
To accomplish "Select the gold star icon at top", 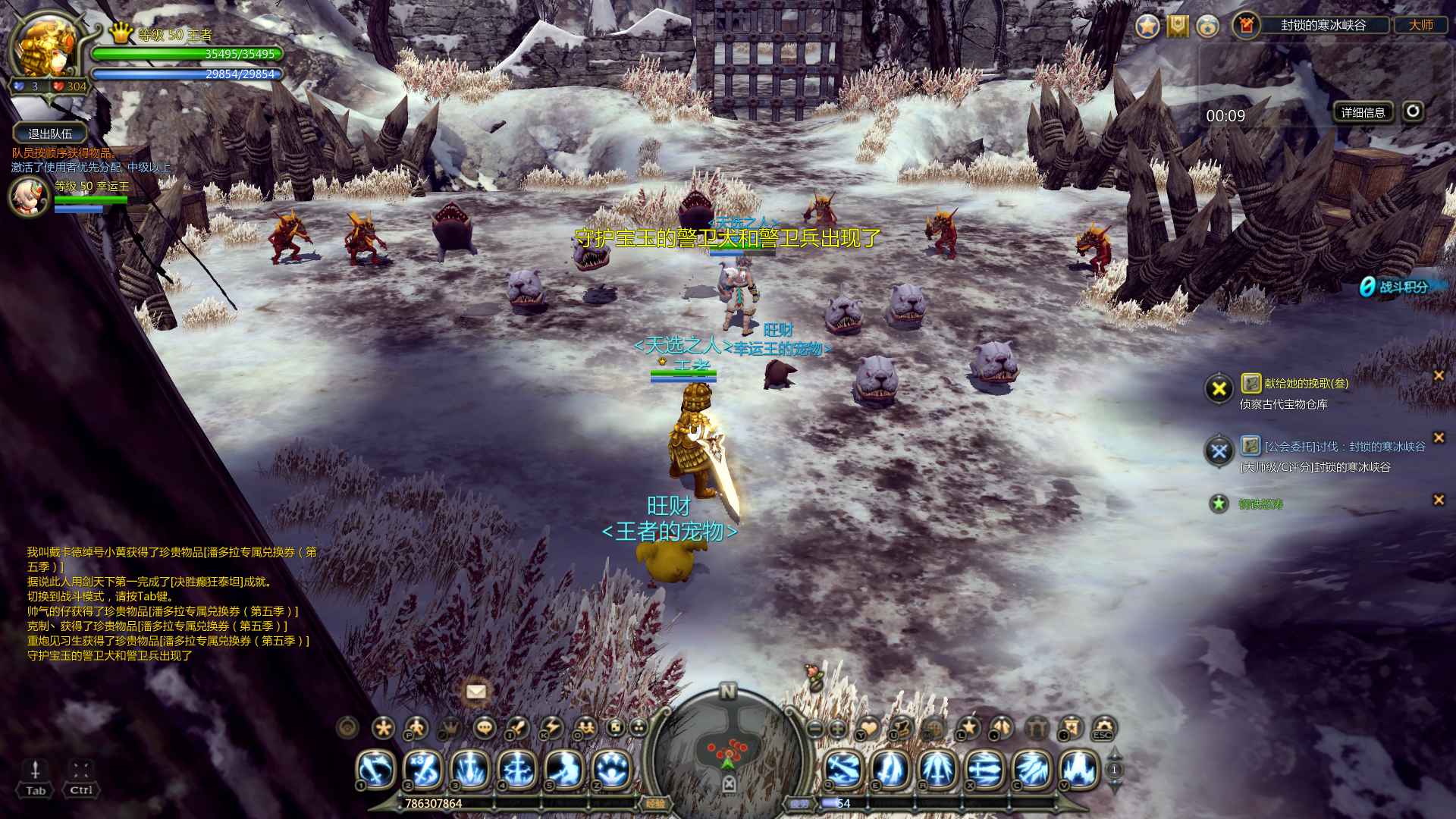I will [x=1147, y=26].
